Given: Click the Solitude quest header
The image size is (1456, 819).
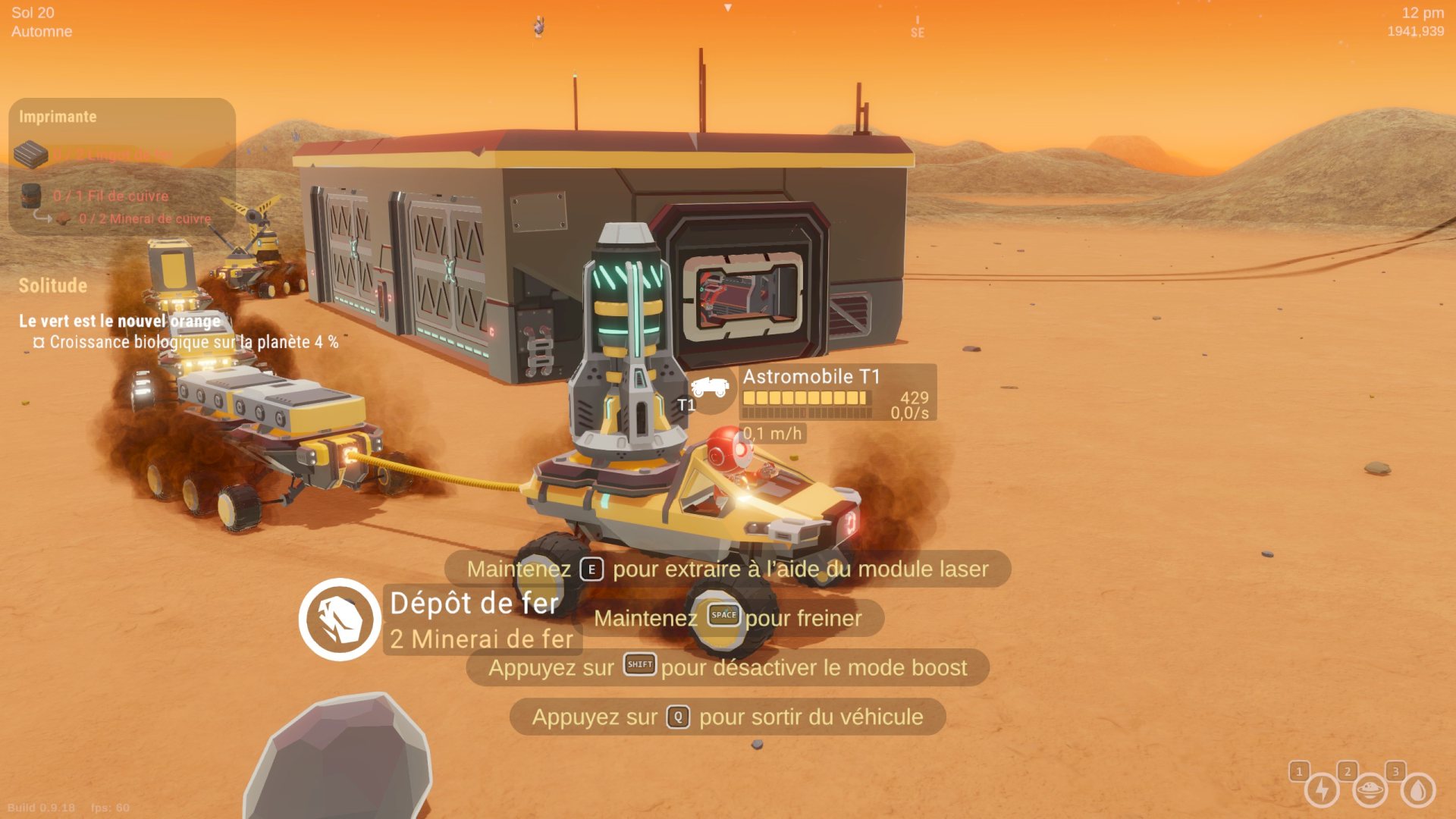Looking at the screenshot, I should click(x=53, y=286).
